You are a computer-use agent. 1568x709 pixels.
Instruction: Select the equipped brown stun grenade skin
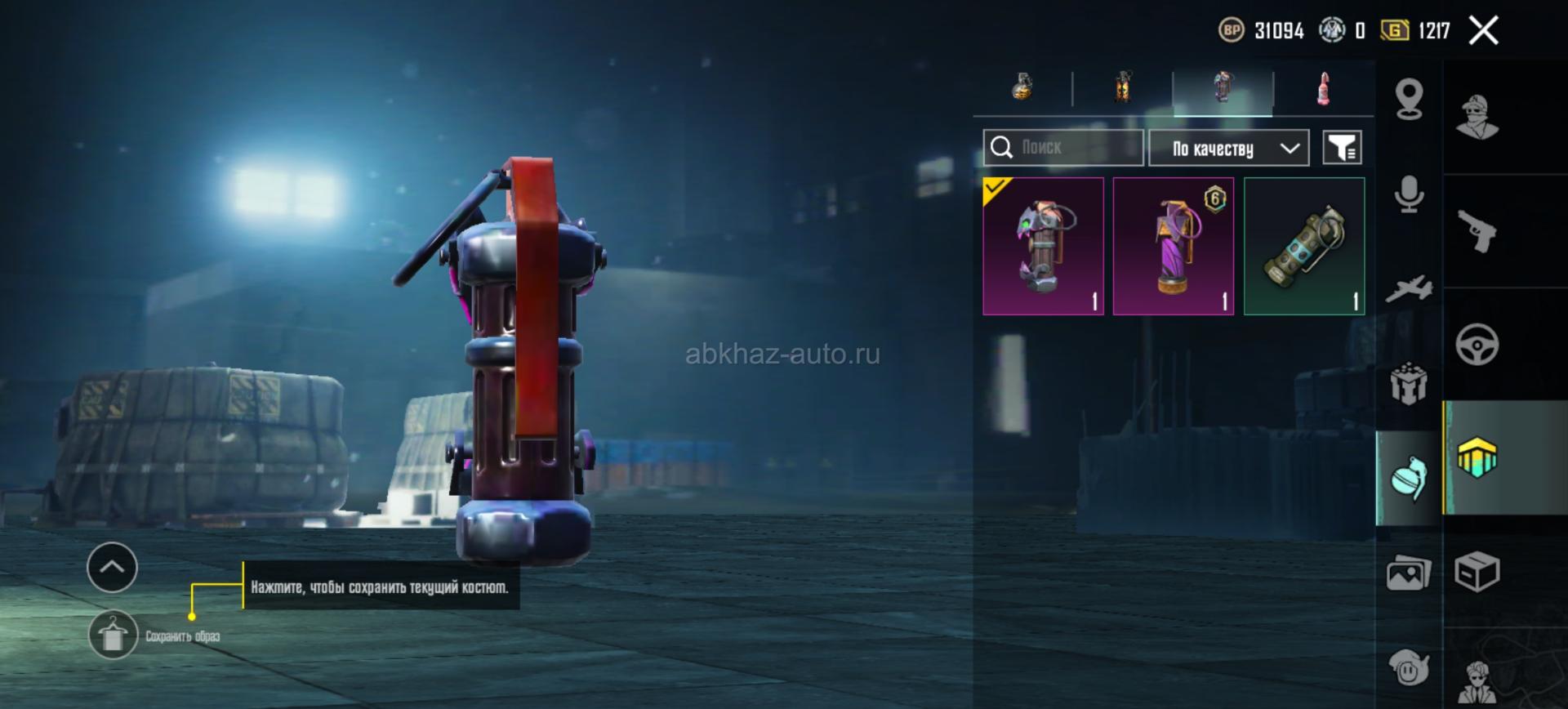[x=1043, y=246]
